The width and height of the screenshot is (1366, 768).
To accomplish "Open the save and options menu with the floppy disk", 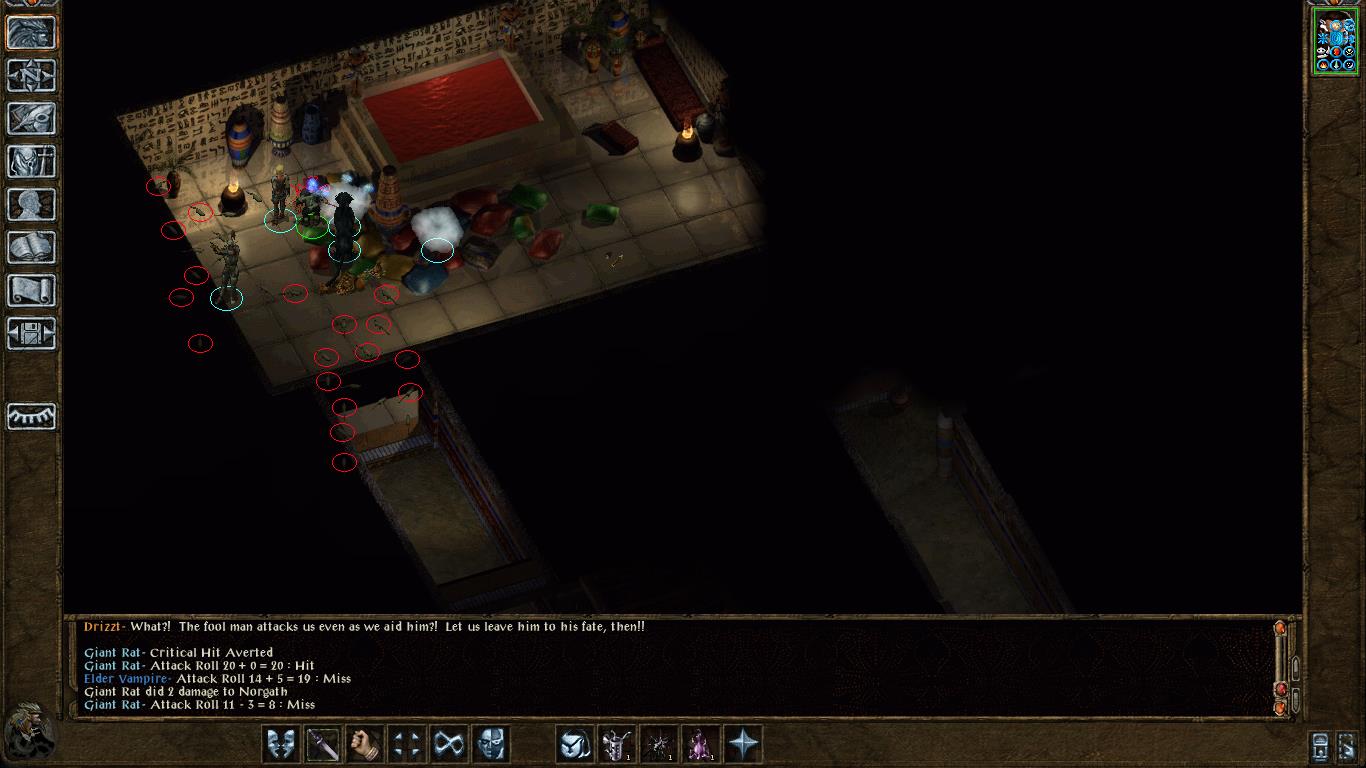I will pyautogui.click(x=32, y=334).
